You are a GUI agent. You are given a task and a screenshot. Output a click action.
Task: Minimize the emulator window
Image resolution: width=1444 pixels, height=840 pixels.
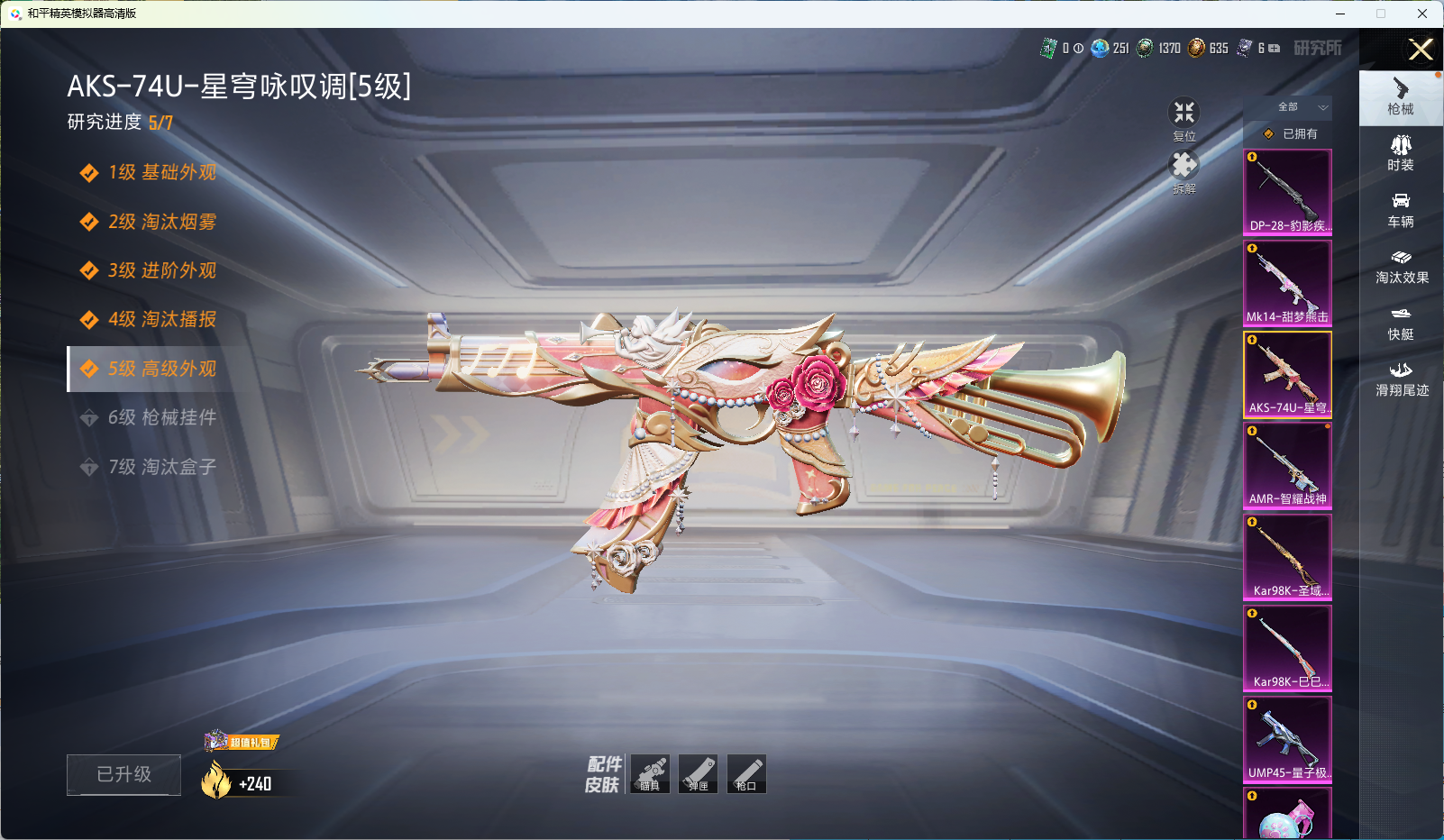point(1340,14)
